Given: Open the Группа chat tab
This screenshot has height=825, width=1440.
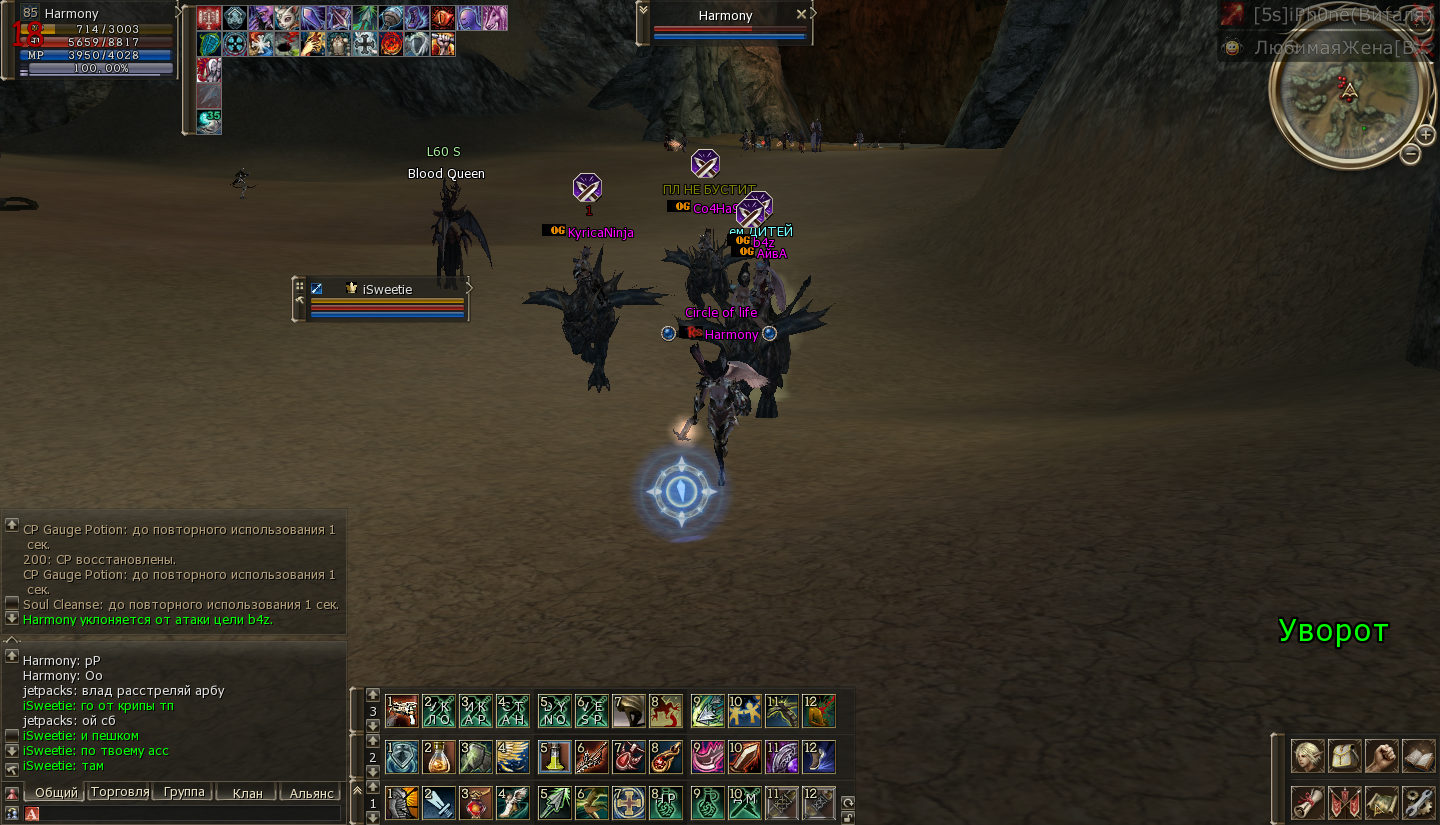Looking at the screenshot, I should [x=184, y=792].
